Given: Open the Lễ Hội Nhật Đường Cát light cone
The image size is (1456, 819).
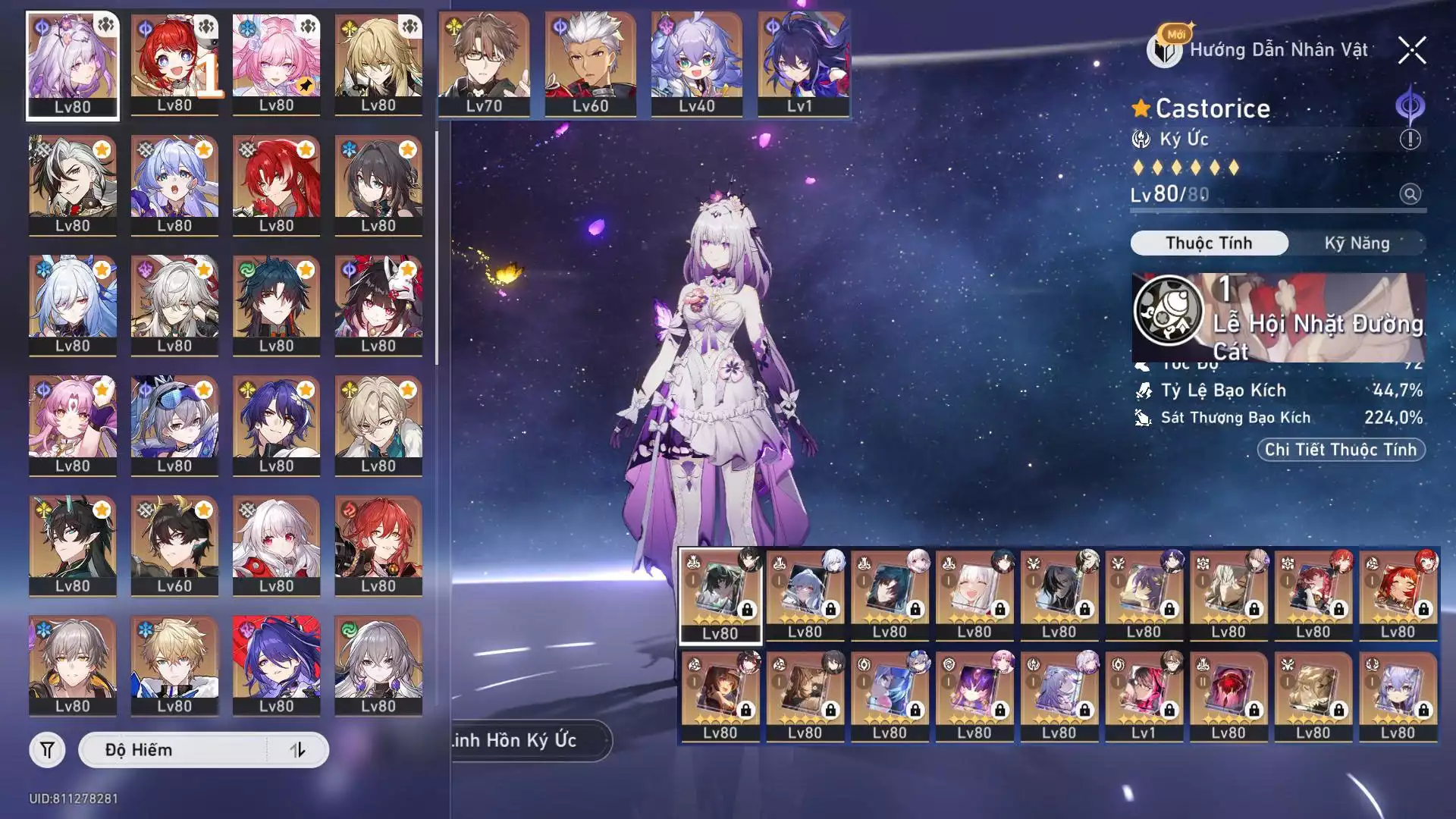Looking at the screenshot, I should click(1279, 318).
